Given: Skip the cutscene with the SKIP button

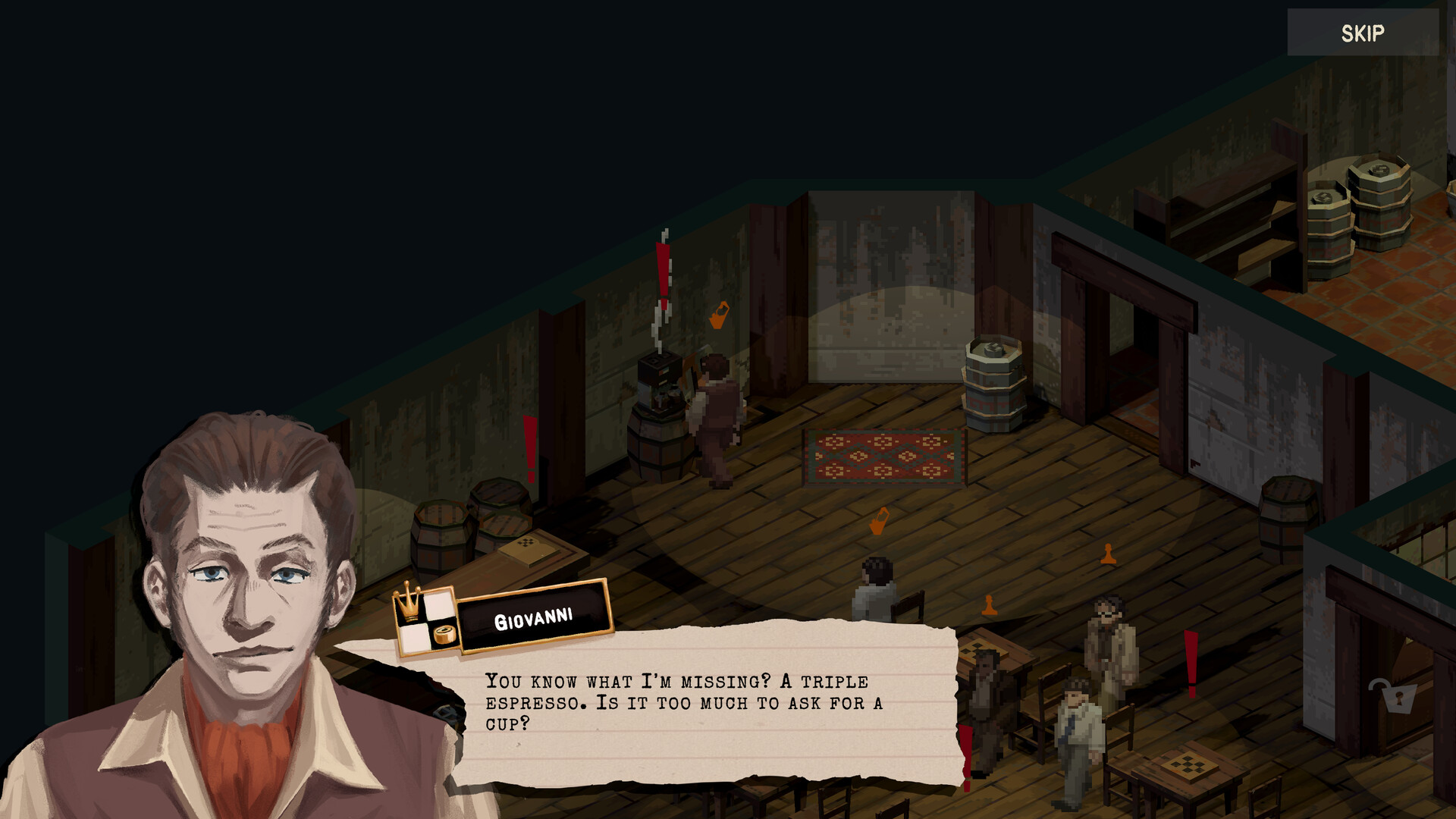Looking at the screenshot, I should 1362,33.
